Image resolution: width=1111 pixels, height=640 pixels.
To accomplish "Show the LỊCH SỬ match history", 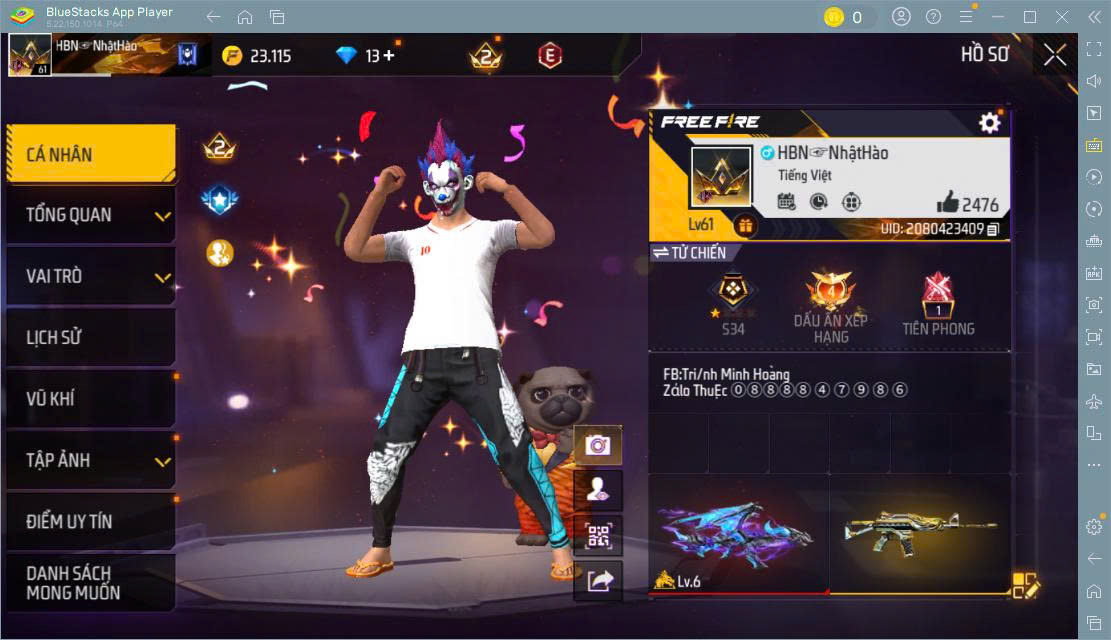I will pos(91,337).
